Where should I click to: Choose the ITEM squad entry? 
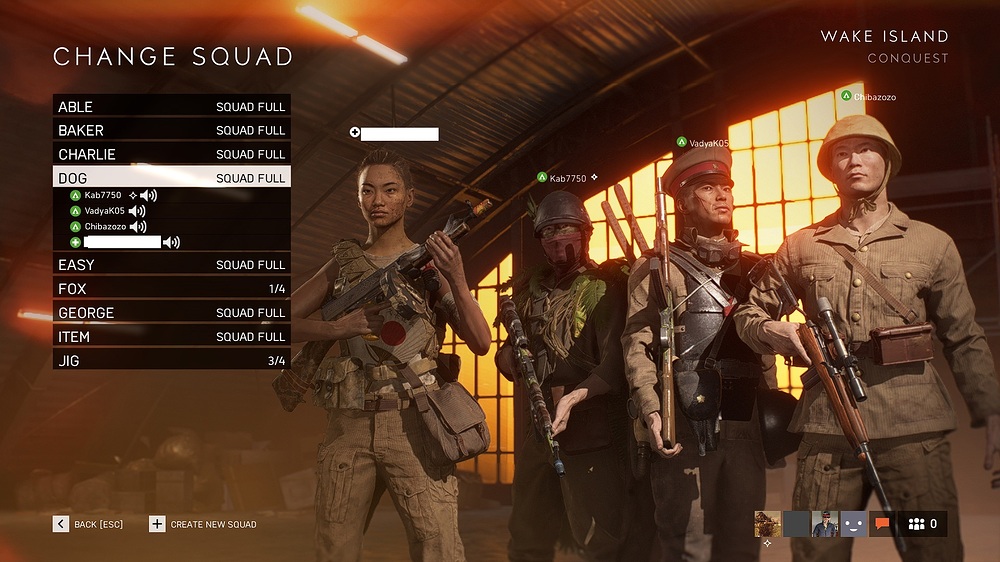pyautogui.click(x=171, y=337)
